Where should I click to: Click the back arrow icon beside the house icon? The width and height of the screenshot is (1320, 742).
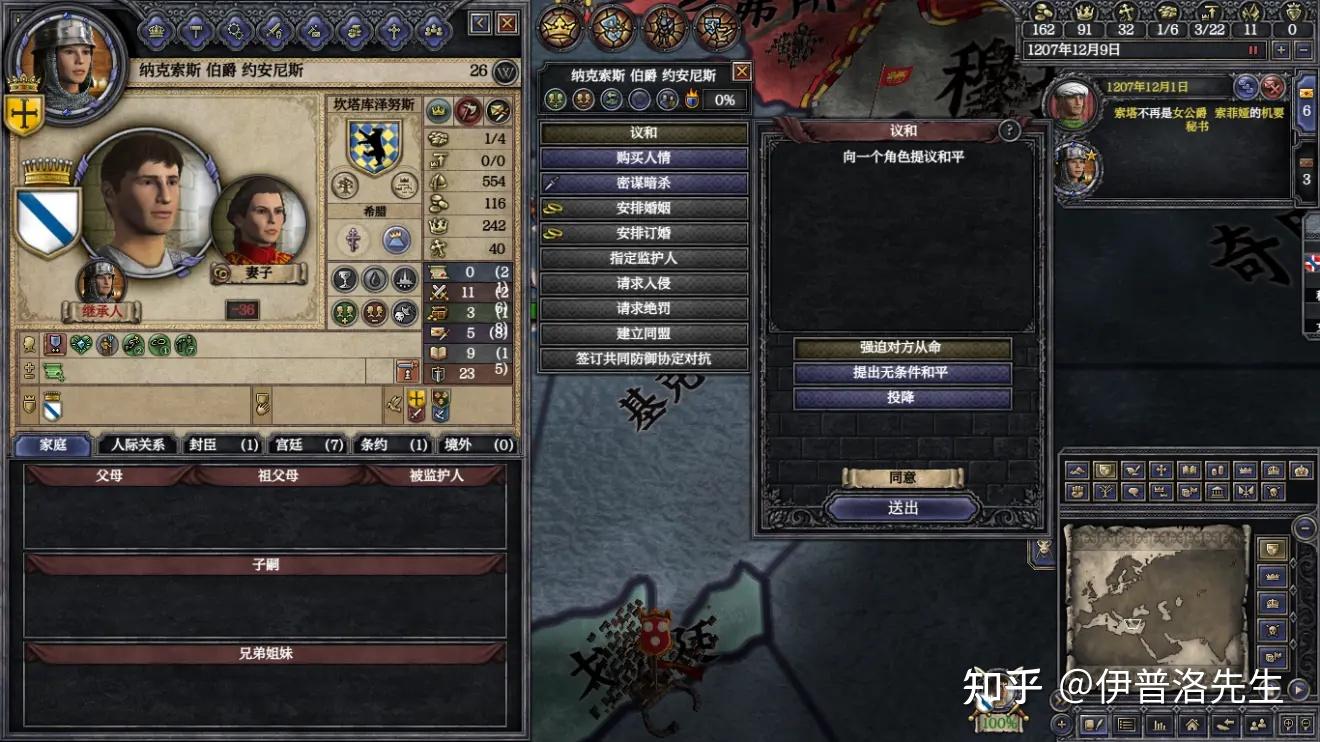(x=1226, y=723)
